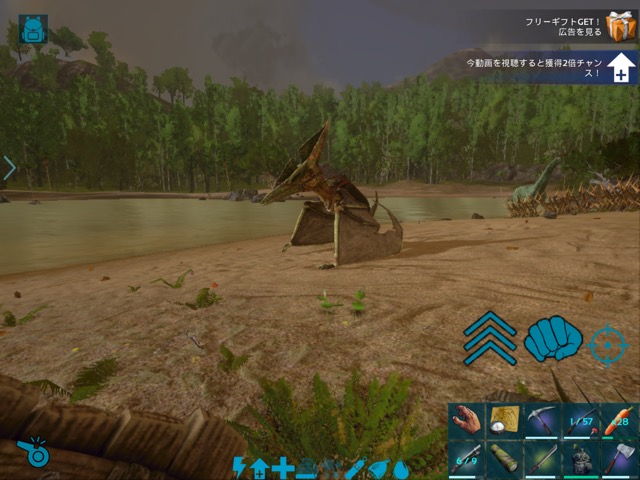Select the map and compass slot

(x=504, y=421)
